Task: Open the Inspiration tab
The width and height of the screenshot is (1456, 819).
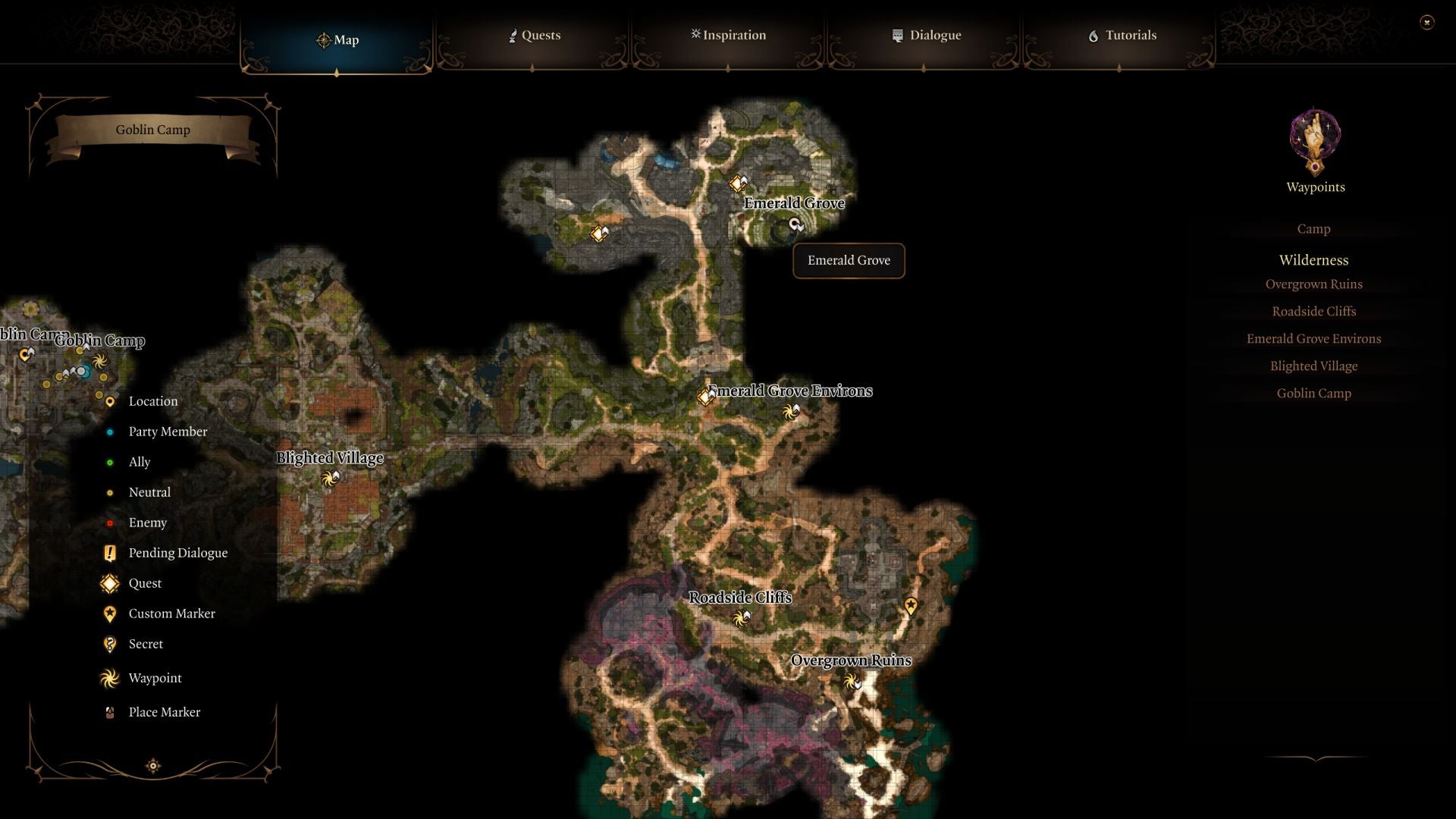Action: [x=728, y=35]
